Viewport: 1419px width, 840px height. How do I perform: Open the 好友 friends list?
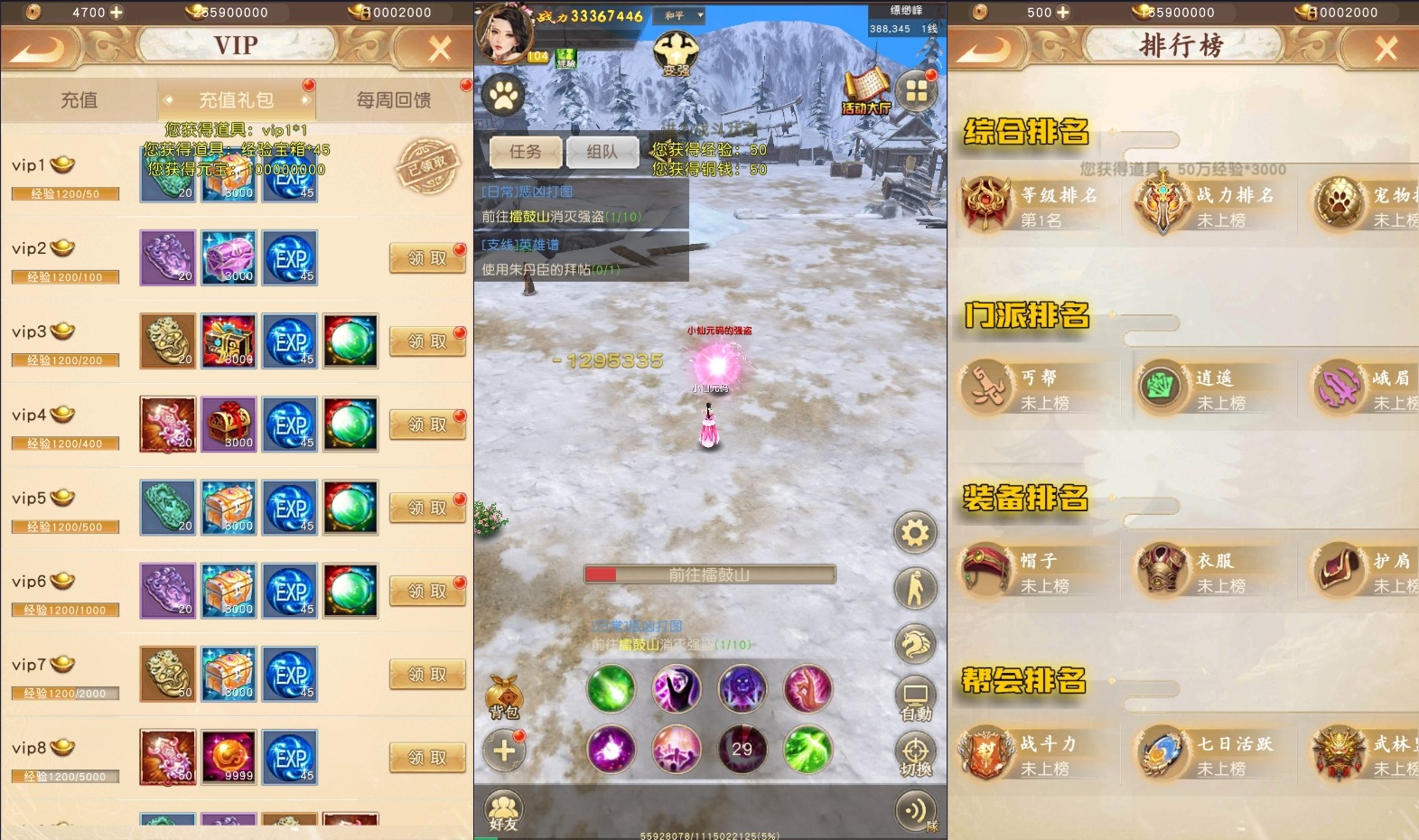(x=503, y=810)
